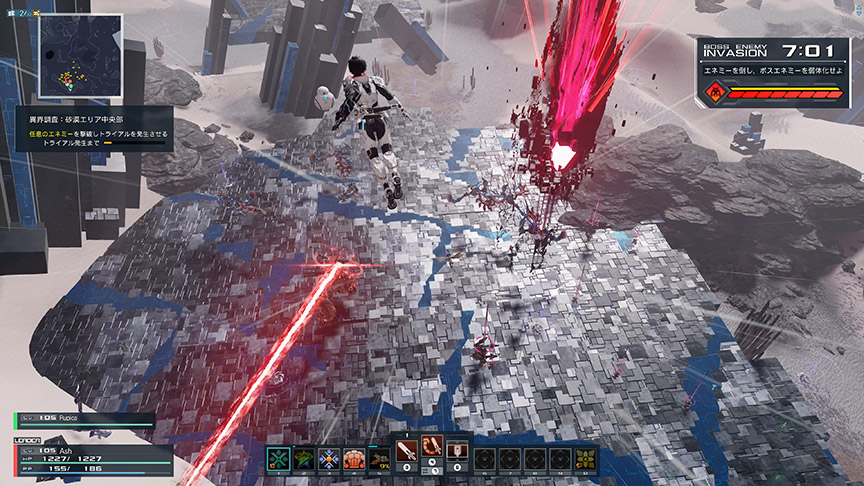Use the blue snowflake skill with orange center
The height and width of the screenshot is (486, 864).
pyautogui.click(x=330, y=458)
